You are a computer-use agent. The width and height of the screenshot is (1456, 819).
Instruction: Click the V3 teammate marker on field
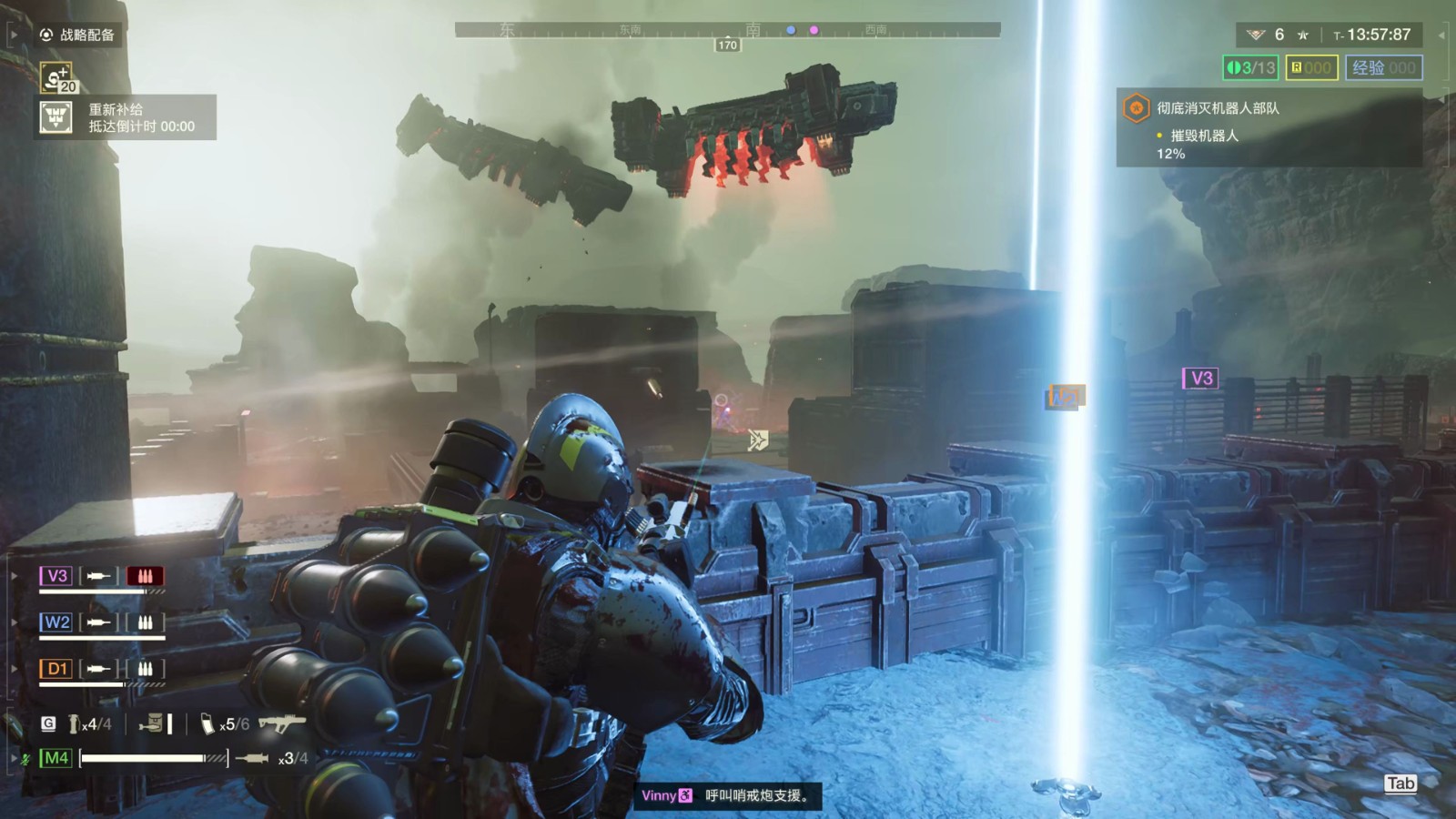point(1200,379)
